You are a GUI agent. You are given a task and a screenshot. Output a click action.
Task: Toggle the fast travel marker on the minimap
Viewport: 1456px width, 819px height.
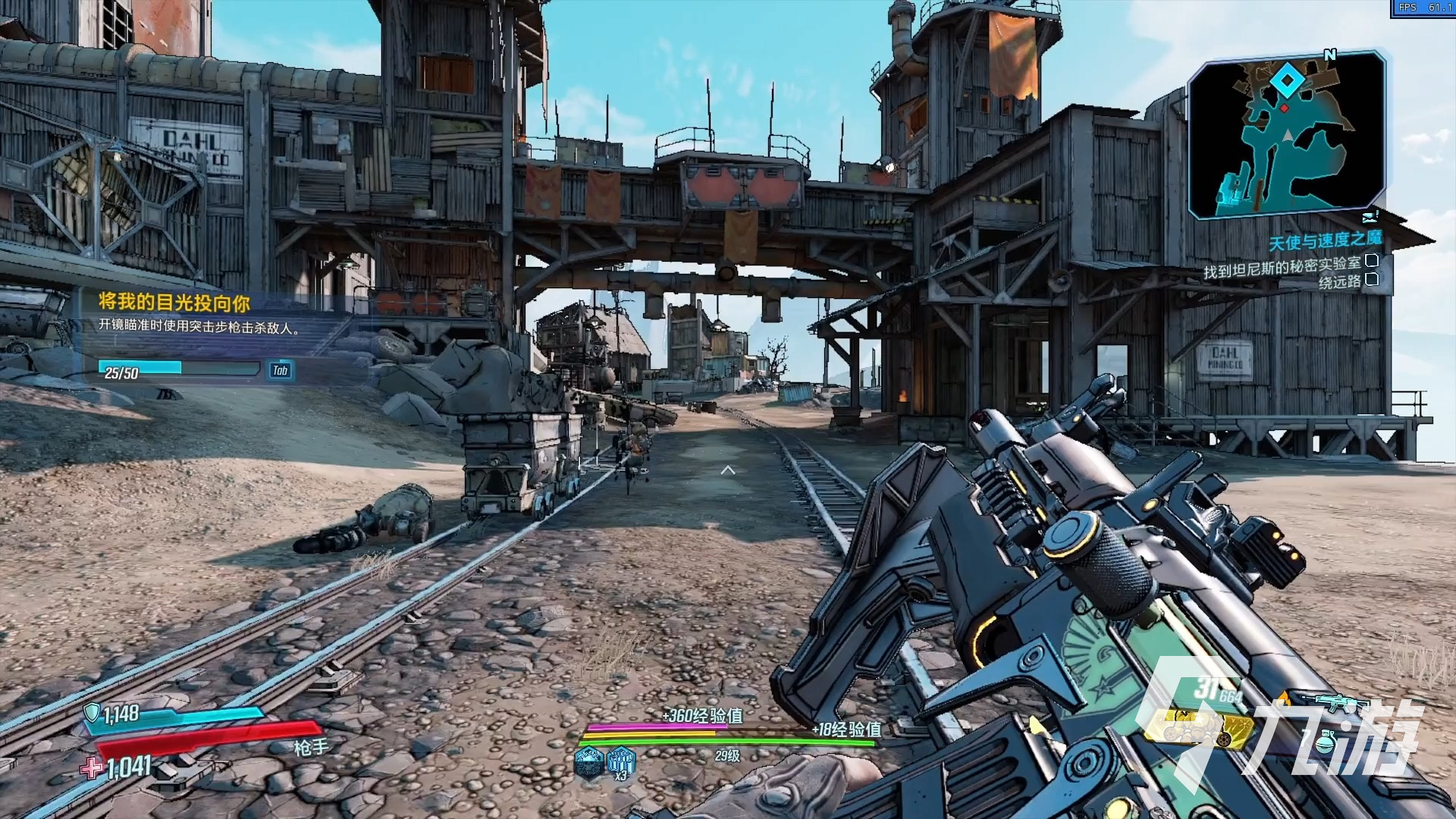tap(1288, 81)
